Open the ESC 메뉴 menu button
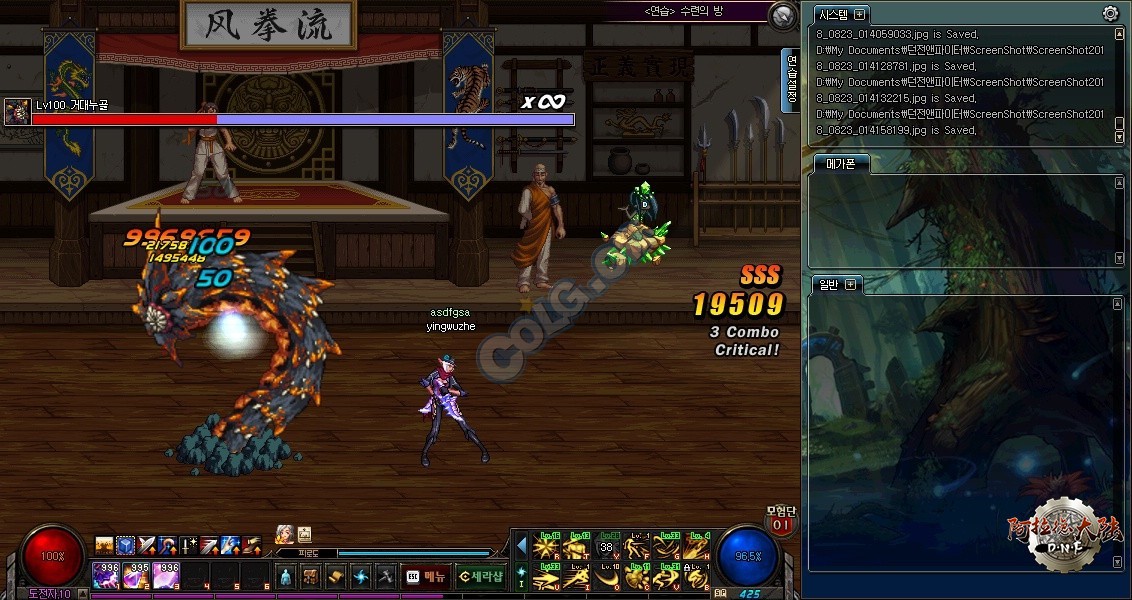Screen dimensions: 1132x600 point(425,576)
